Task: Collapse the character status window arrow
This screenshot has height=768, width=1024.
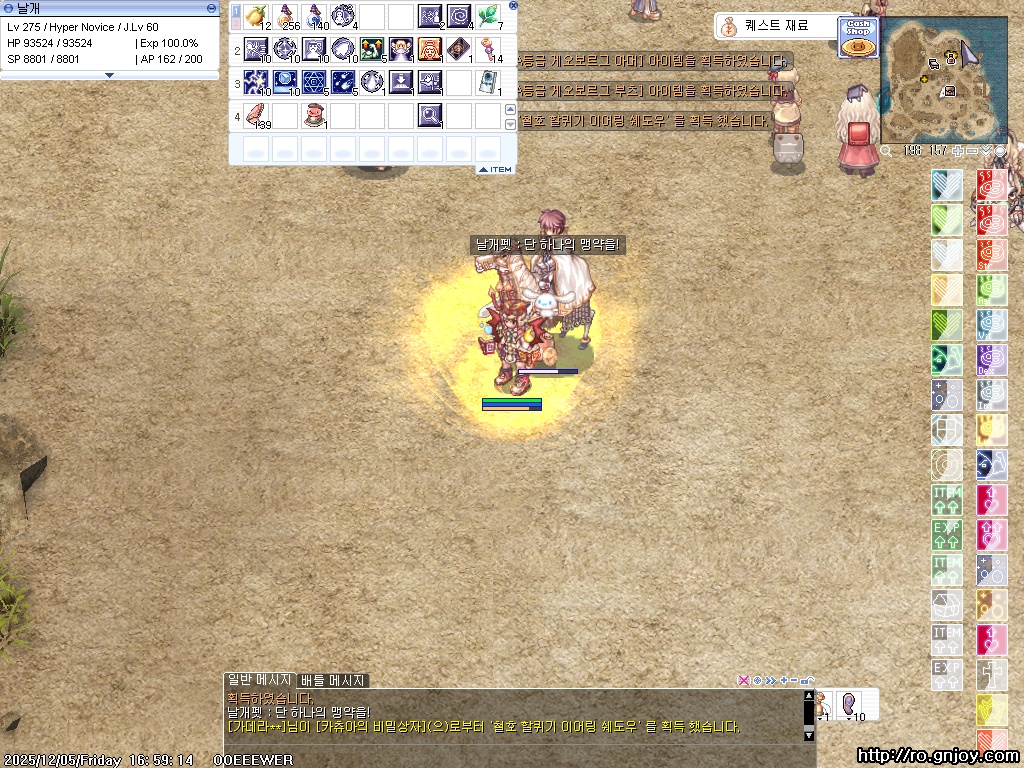Action: tap(109, 75)
